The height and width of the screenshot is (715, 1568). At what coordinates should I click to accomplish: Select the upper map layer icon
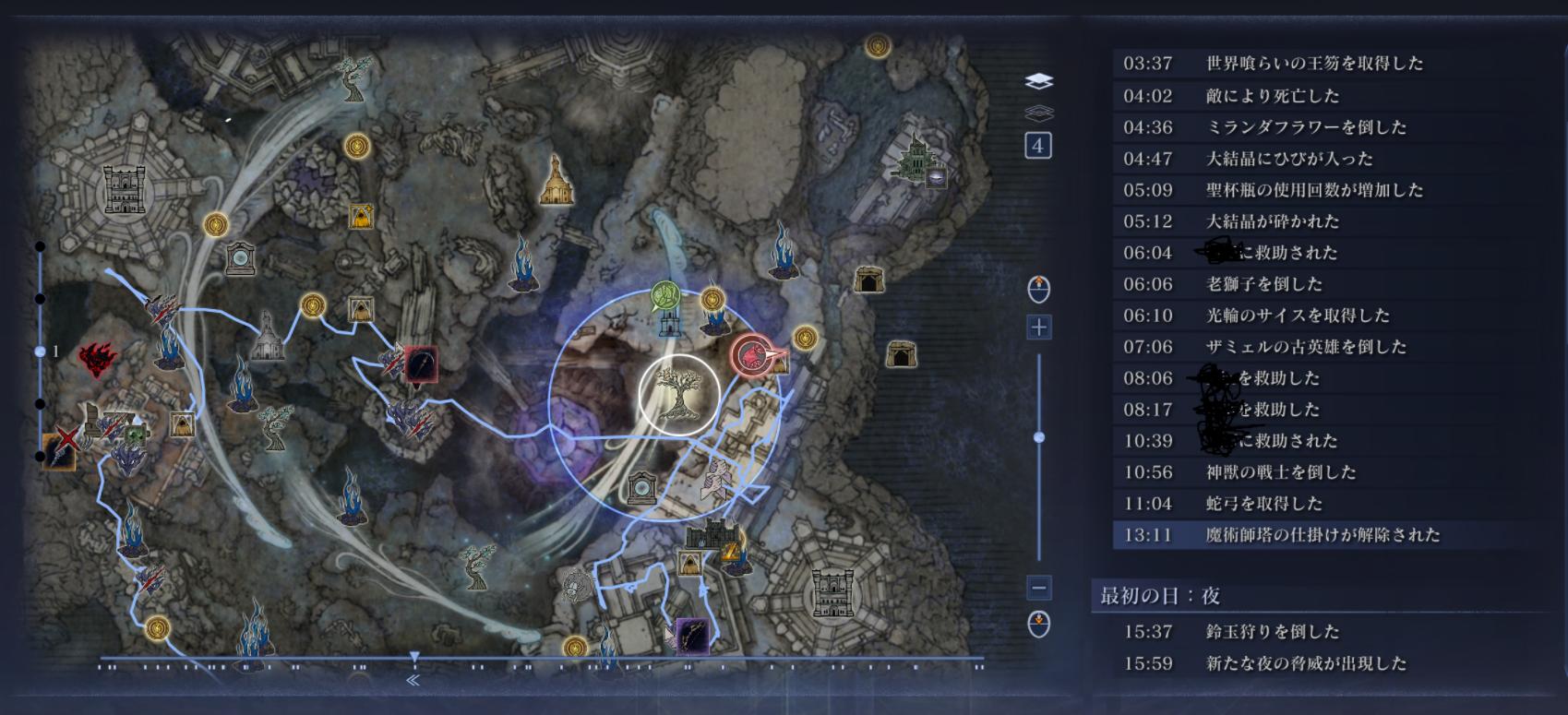1039,81
